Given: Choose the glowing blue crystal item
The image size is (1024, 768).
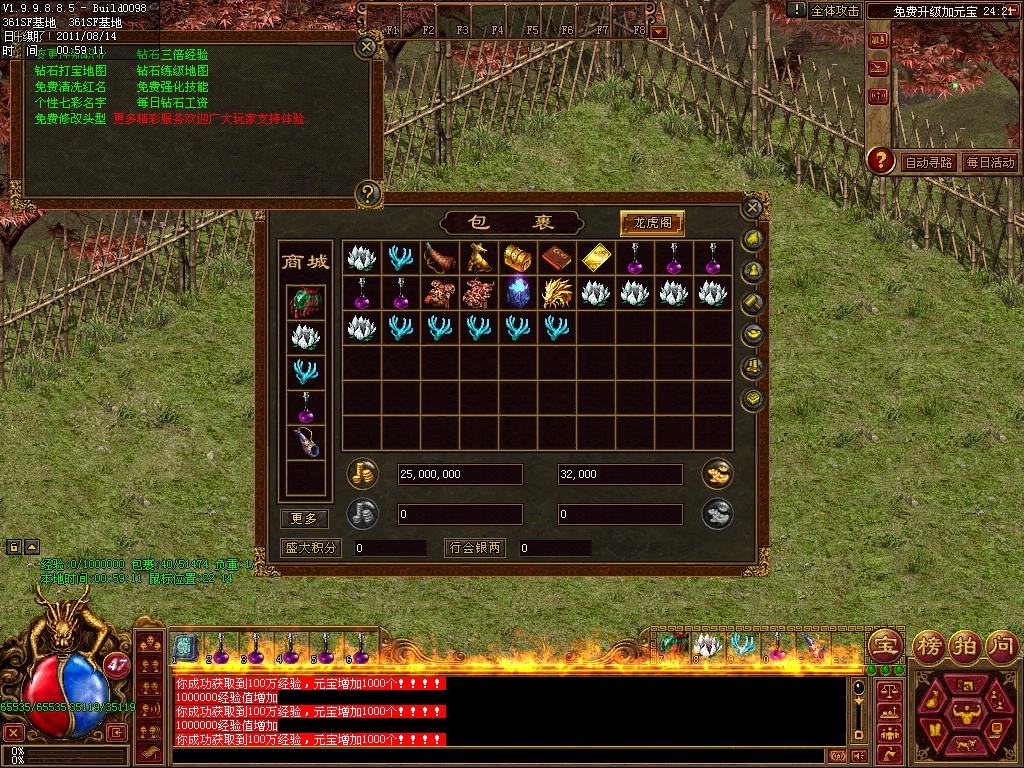Looking at the screenshot, I should (517, 292).
